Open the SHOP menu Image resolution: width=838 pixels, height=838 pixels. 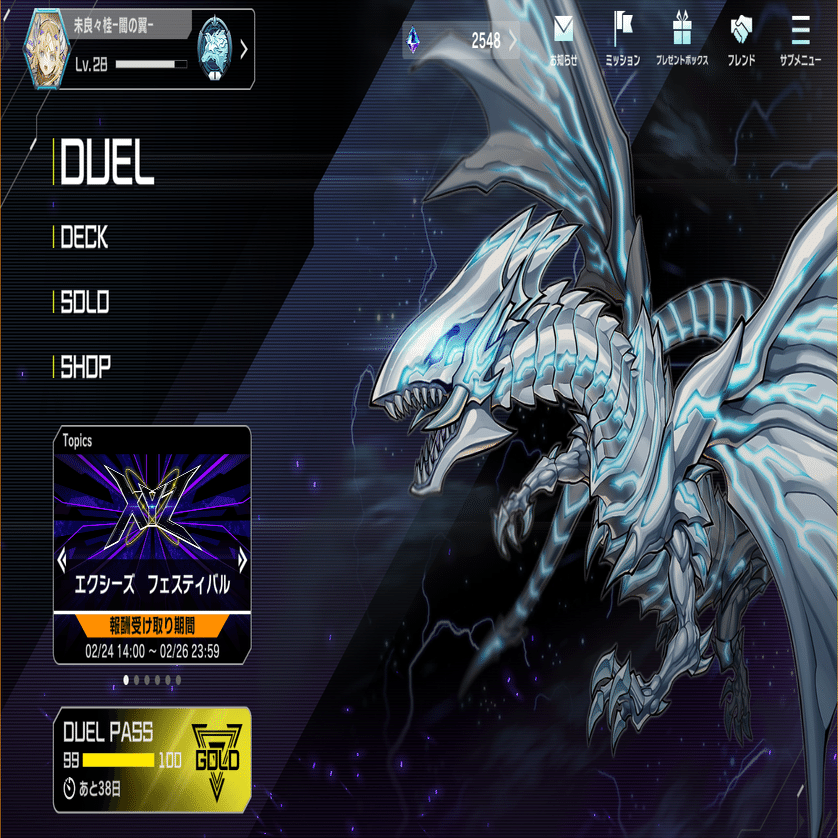point(85,367)
